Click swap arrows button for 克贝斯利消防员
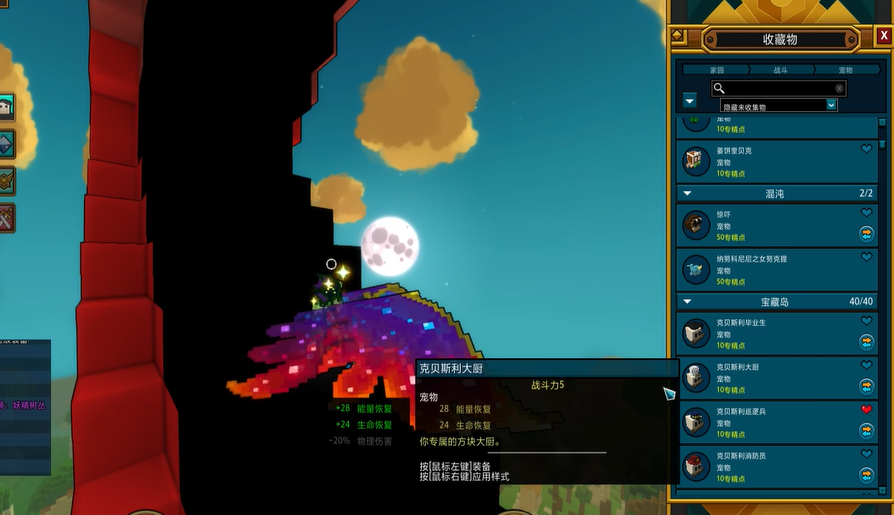This screenshot has width=894, height=515. [x=867, y=474]
